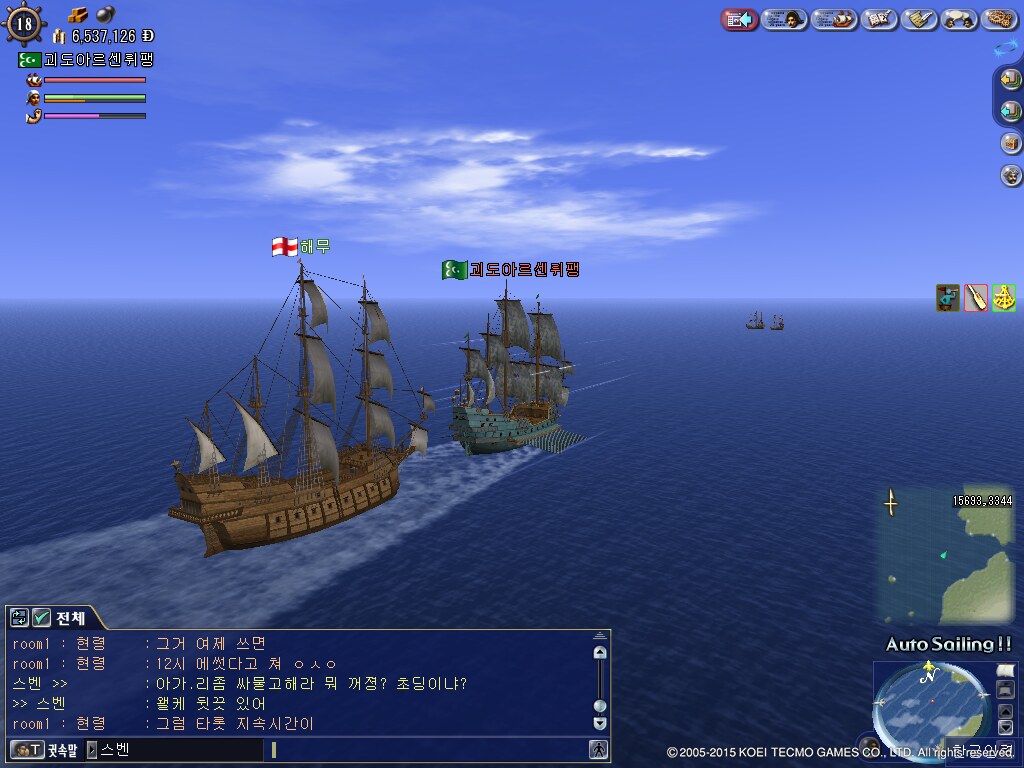Switch to the 전체 chat tab
Image resolution: width=1024 pixels, height=768 pixels.
[70, 617]
